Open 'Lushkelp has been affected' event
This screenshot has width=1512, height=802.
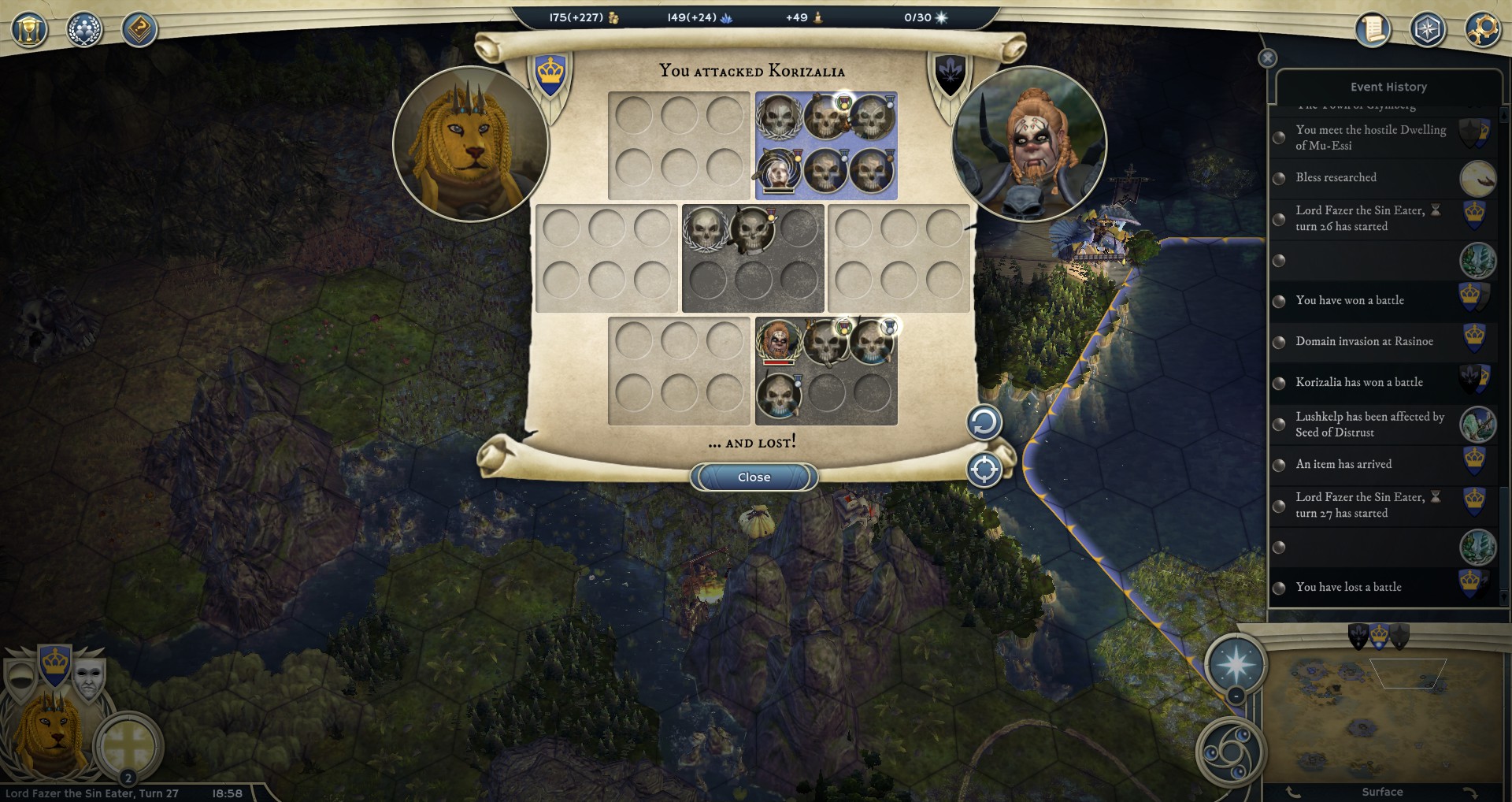(1369, 424)
